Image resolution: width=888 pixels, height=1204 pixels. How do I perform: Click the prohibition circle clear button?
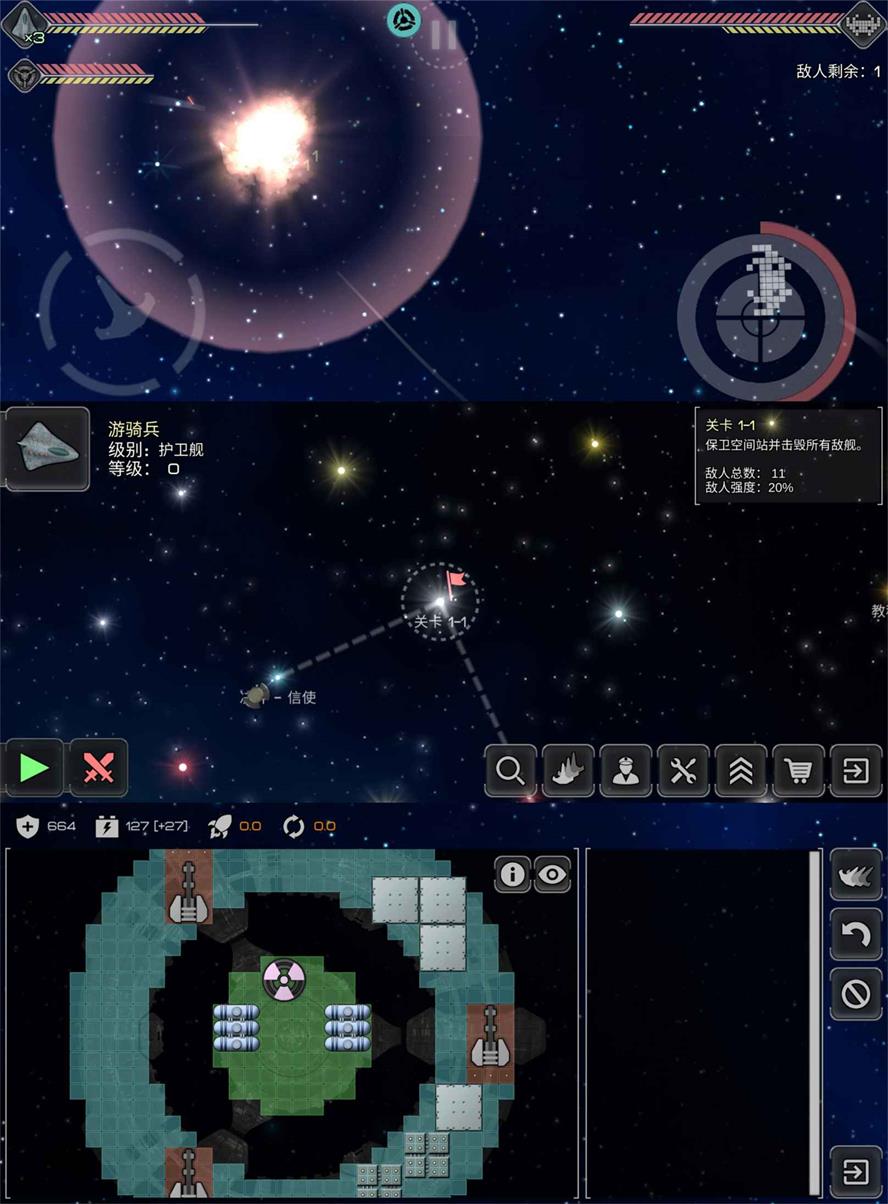[x=856, y=994]
